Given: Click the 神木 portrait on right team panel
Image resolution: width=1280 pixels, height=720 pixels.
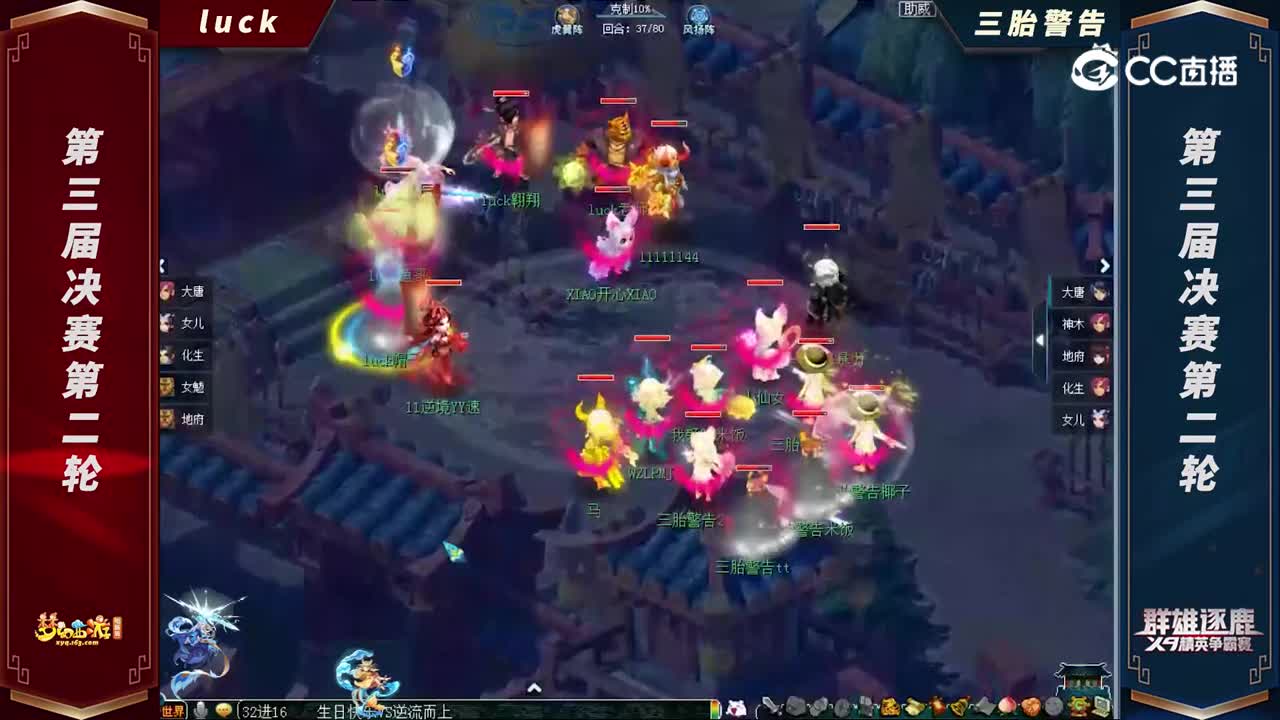Looking at the screenshot, I should [1101, 323].
